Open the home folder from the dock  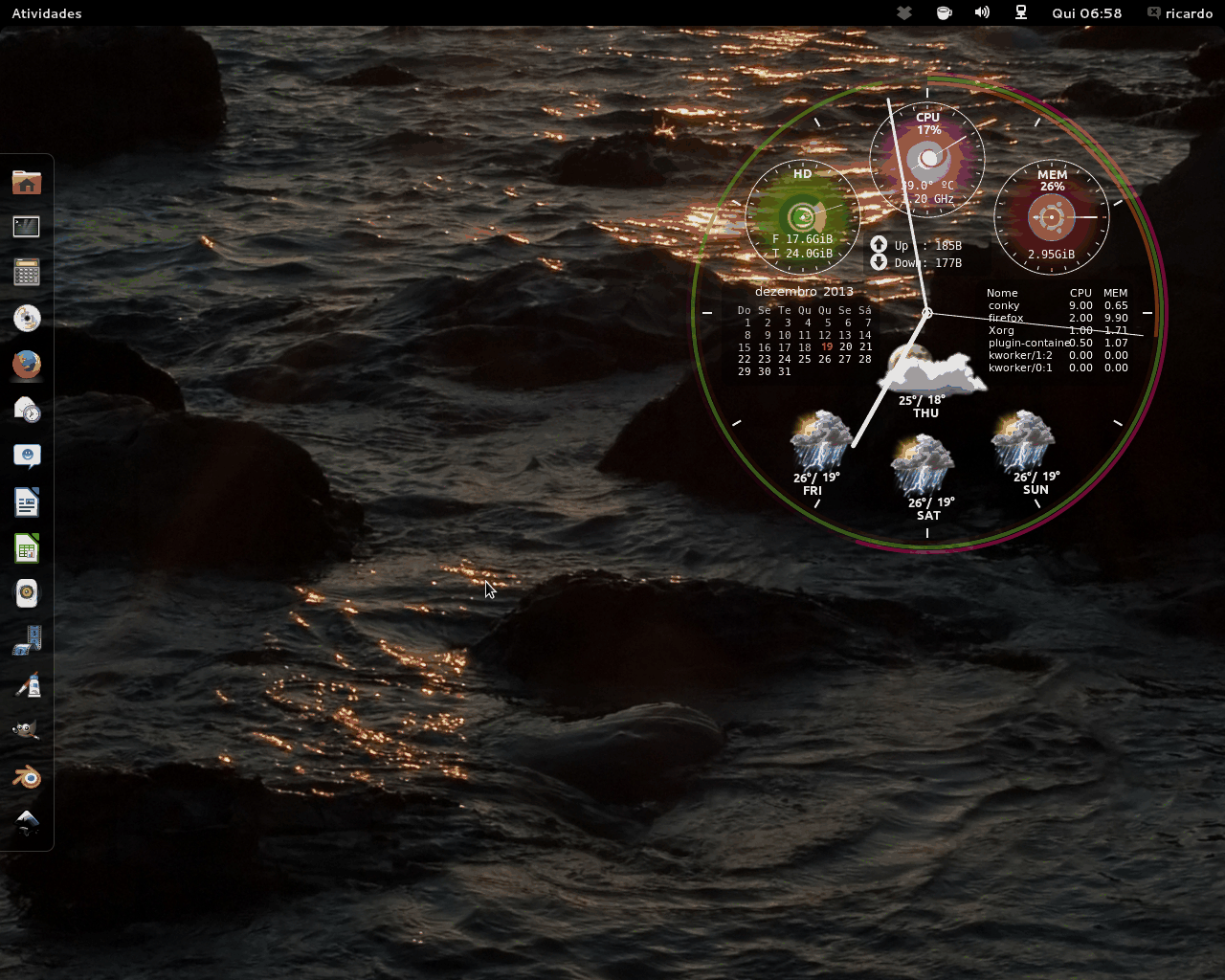(26, 182)
